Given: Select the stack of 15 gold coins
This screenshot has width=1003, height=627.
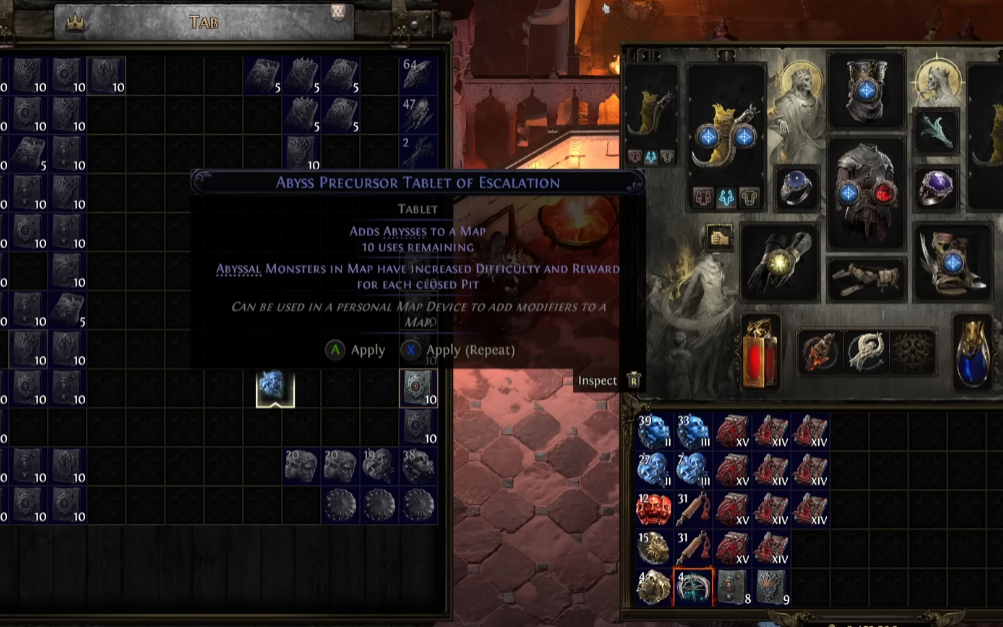Looking at the screenshot, I should click(654, 548).
